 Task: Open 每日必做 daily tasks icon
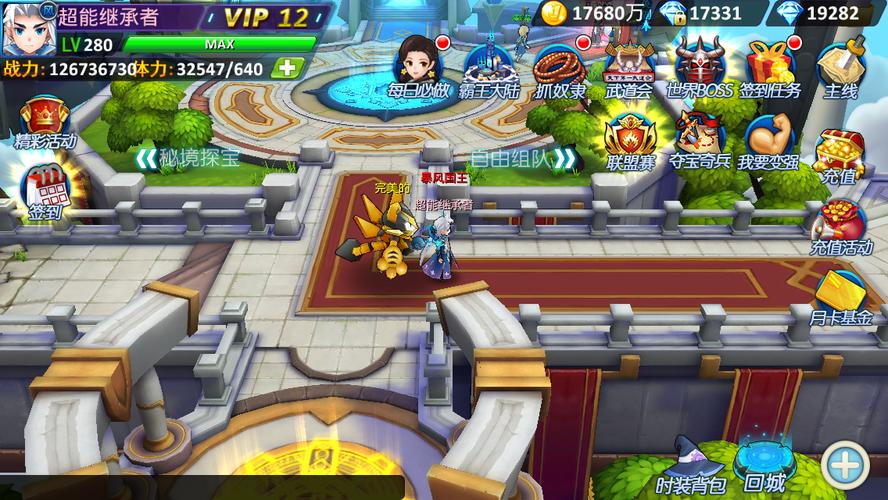[x=418, y=65]
